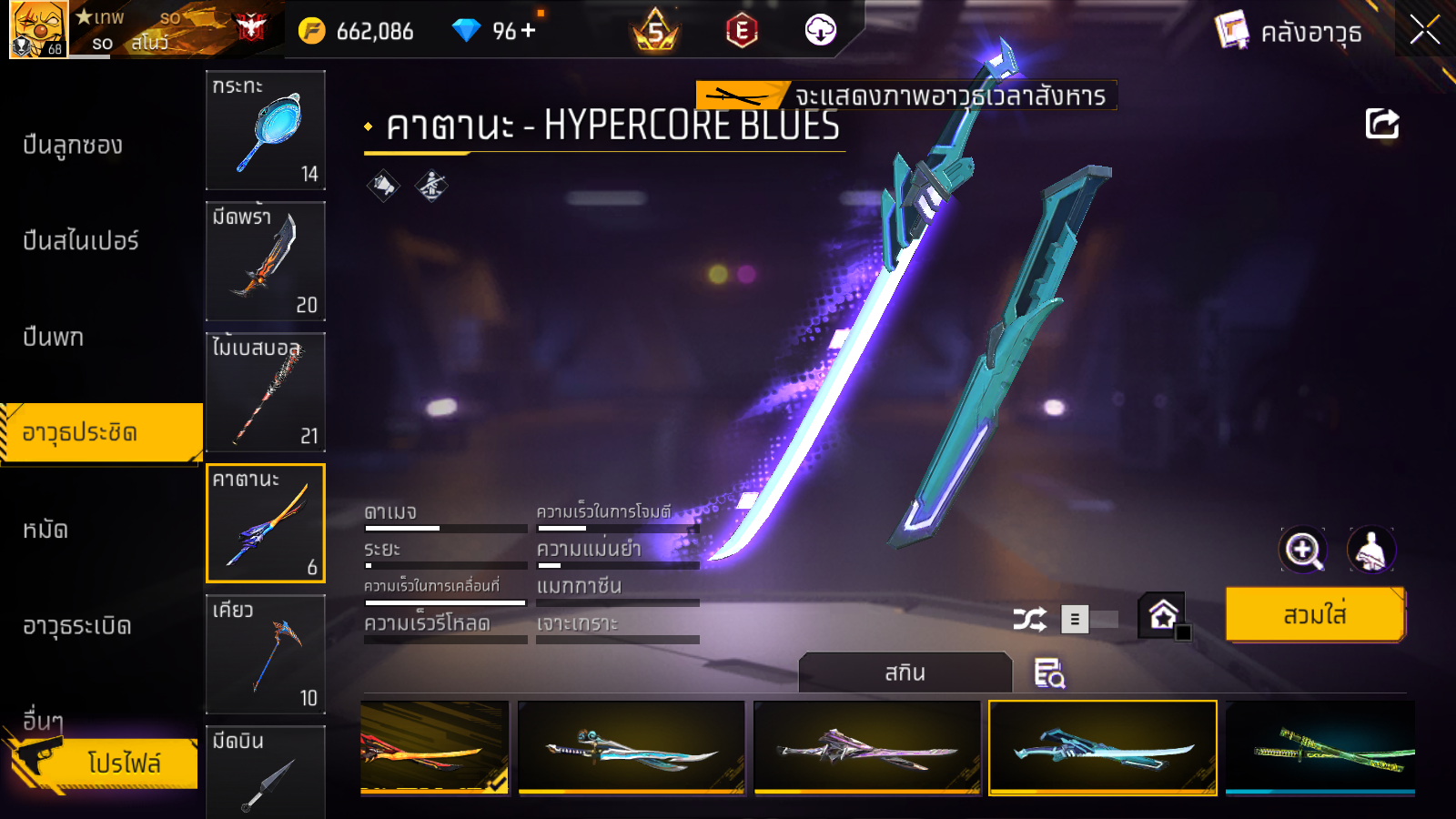The height and width of the screenshot is (819, 1456).
Task: Open the อาวุธระเบิด explosives category
Action: tap(77, 626)
